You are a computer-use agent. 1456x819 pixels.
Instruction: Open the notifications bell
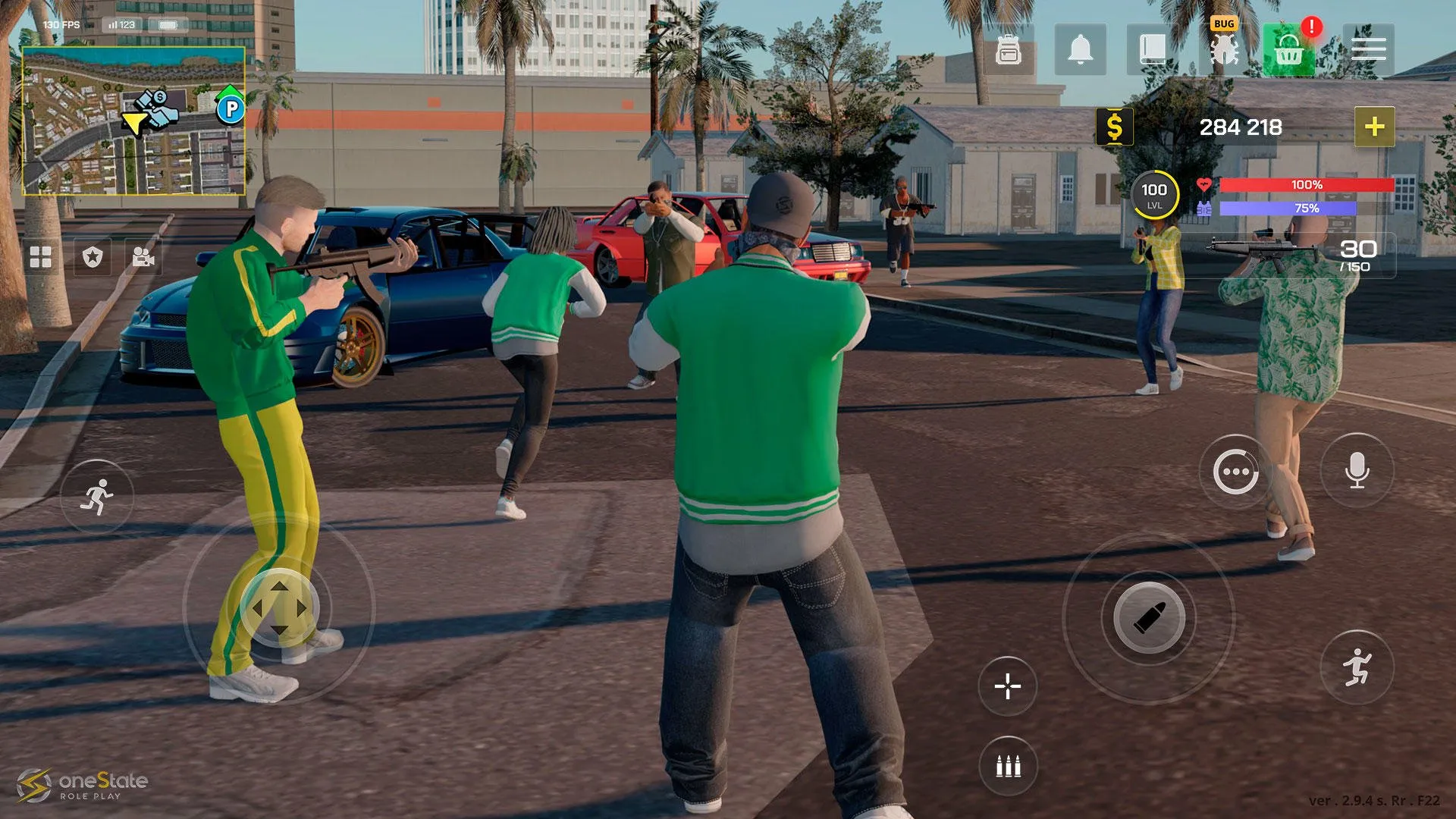coord(1080,50)
